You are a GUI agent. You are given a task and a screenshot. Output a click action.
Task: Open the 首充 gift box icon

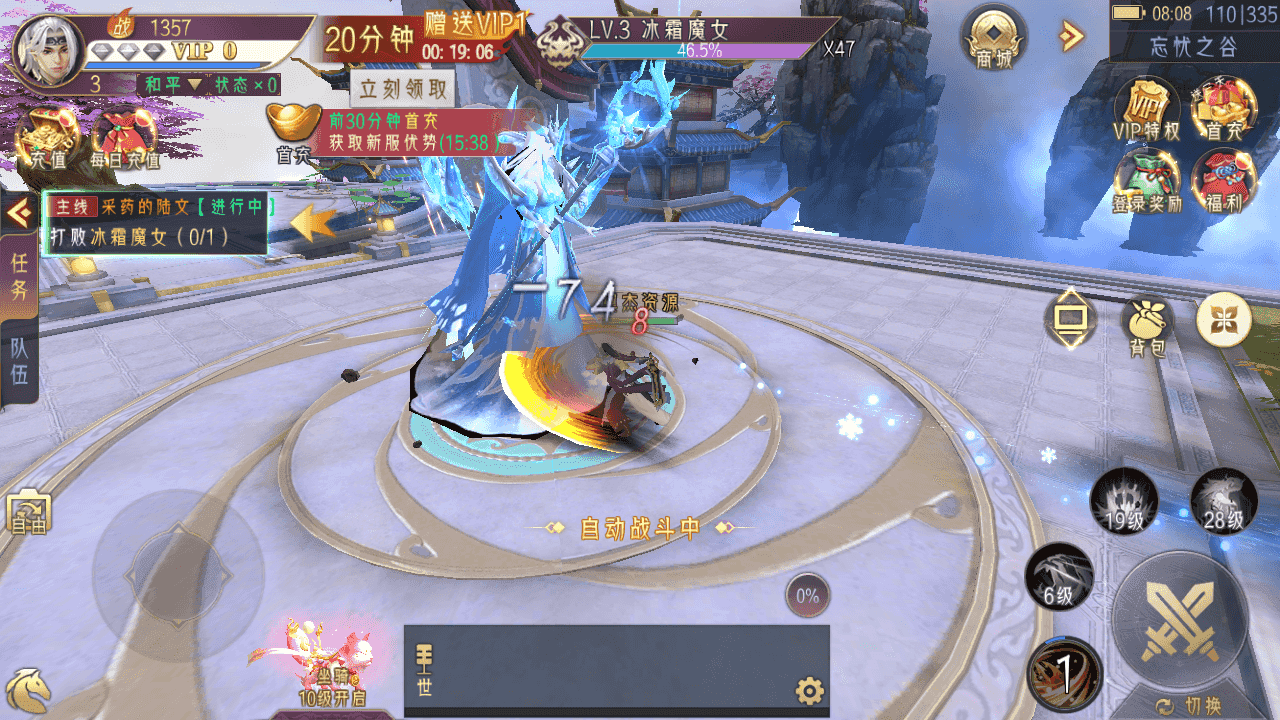tap(1222, 108)
